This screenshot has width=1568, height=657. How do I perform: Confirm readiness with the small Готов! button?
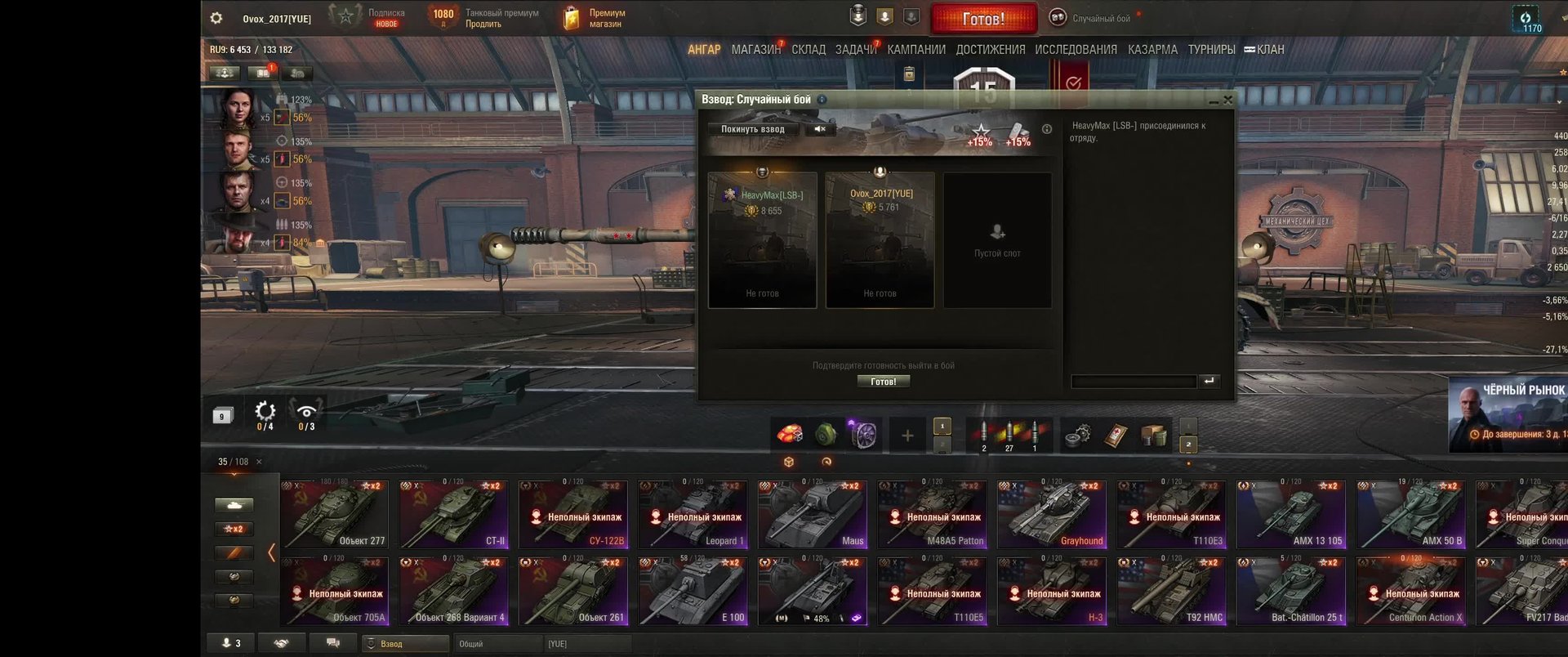(x=883, y=382)
